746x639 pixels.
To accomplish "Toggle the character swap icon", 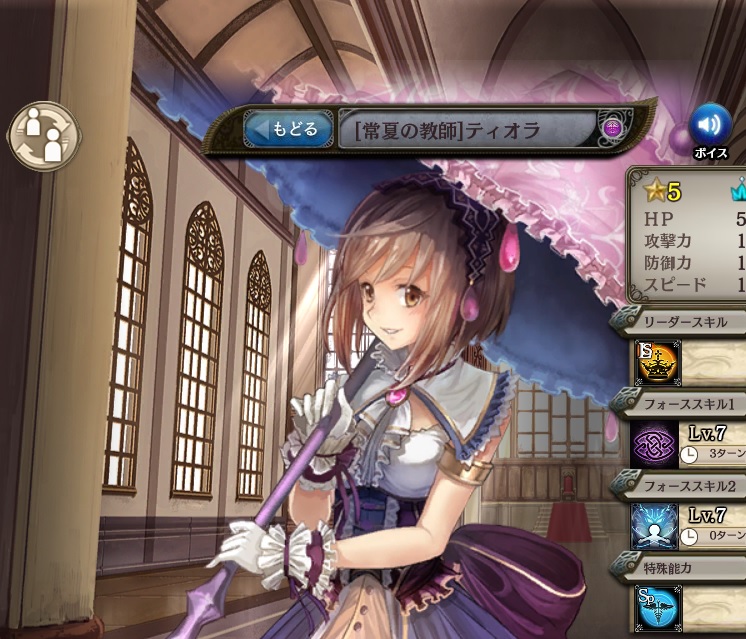I will tap(43, 136).
